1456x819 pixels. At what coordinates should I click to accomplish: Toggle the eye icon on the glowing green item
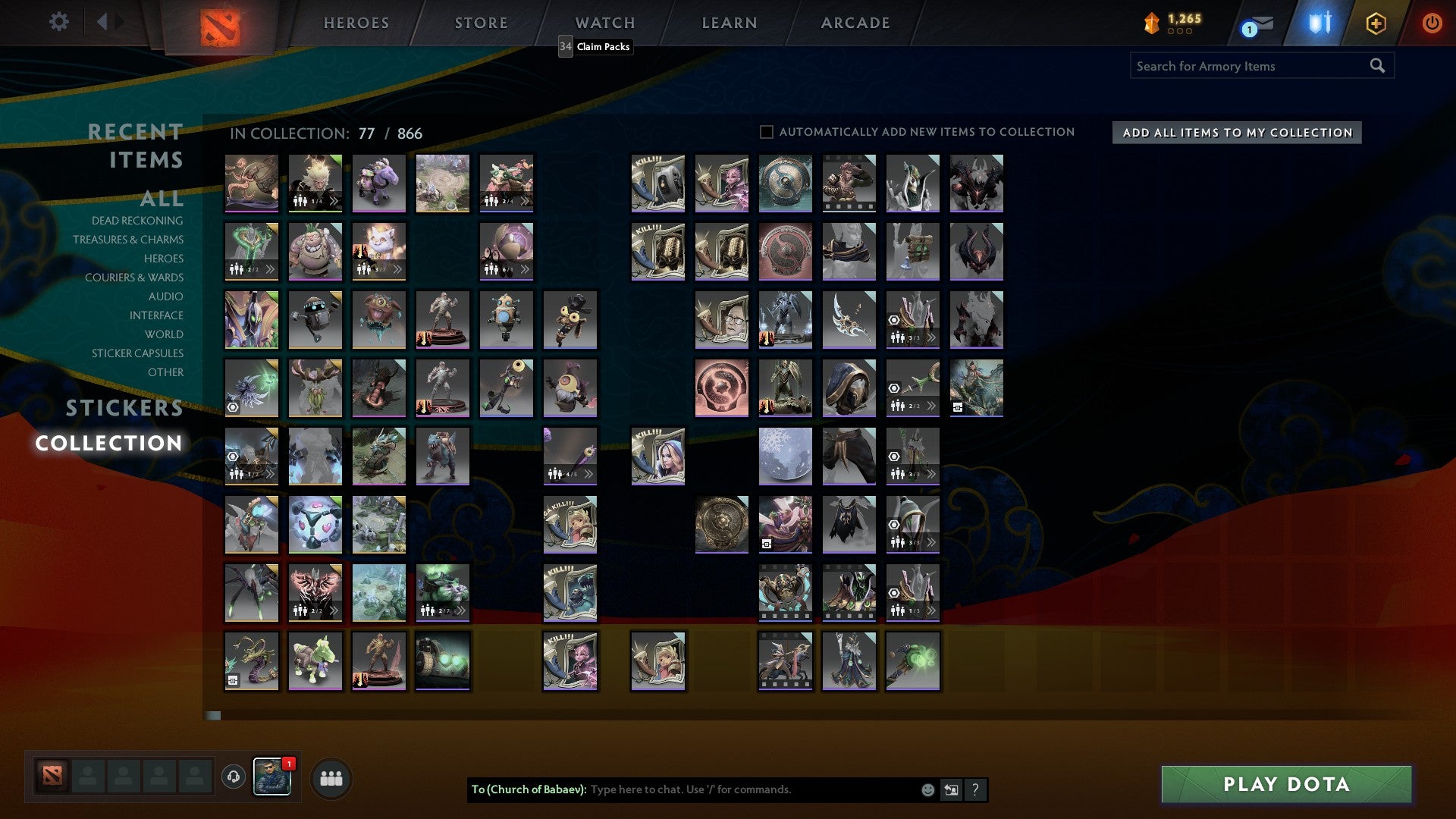pos(233,407)
